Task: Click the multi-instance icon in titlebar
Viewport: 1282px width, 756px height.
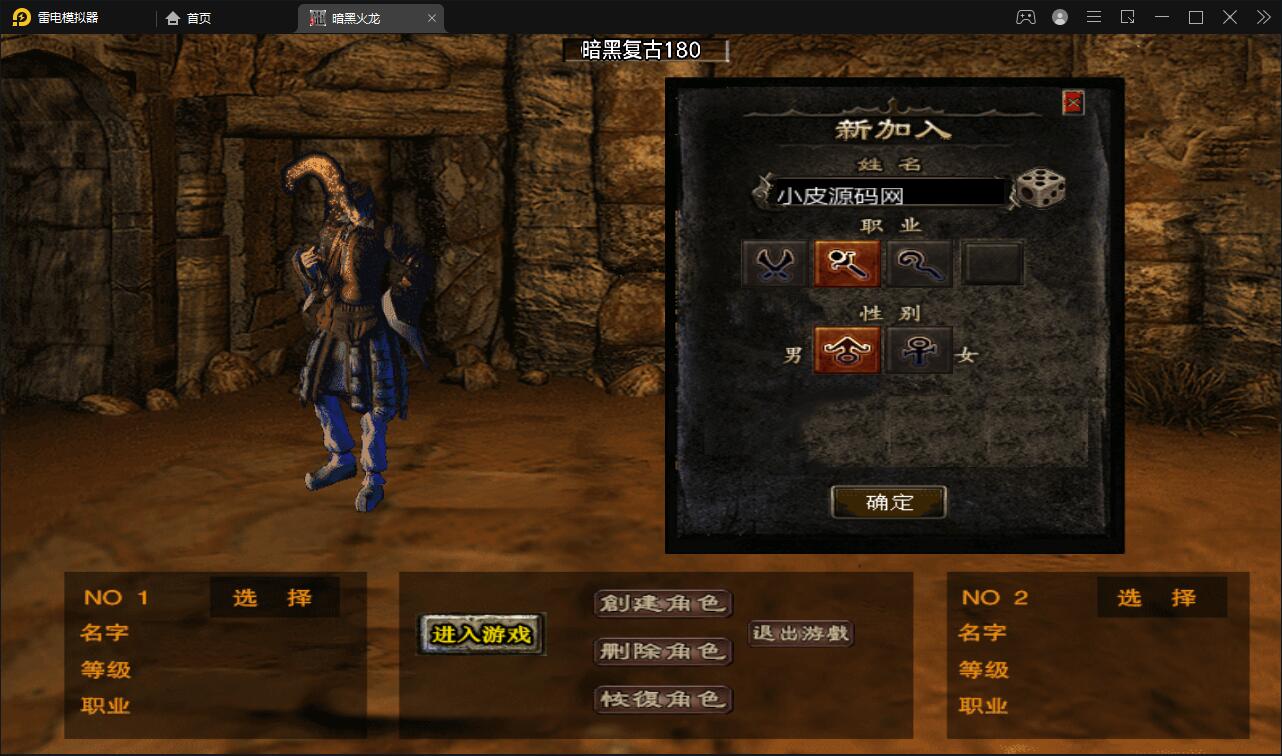Action: [x=1128, y=17]
